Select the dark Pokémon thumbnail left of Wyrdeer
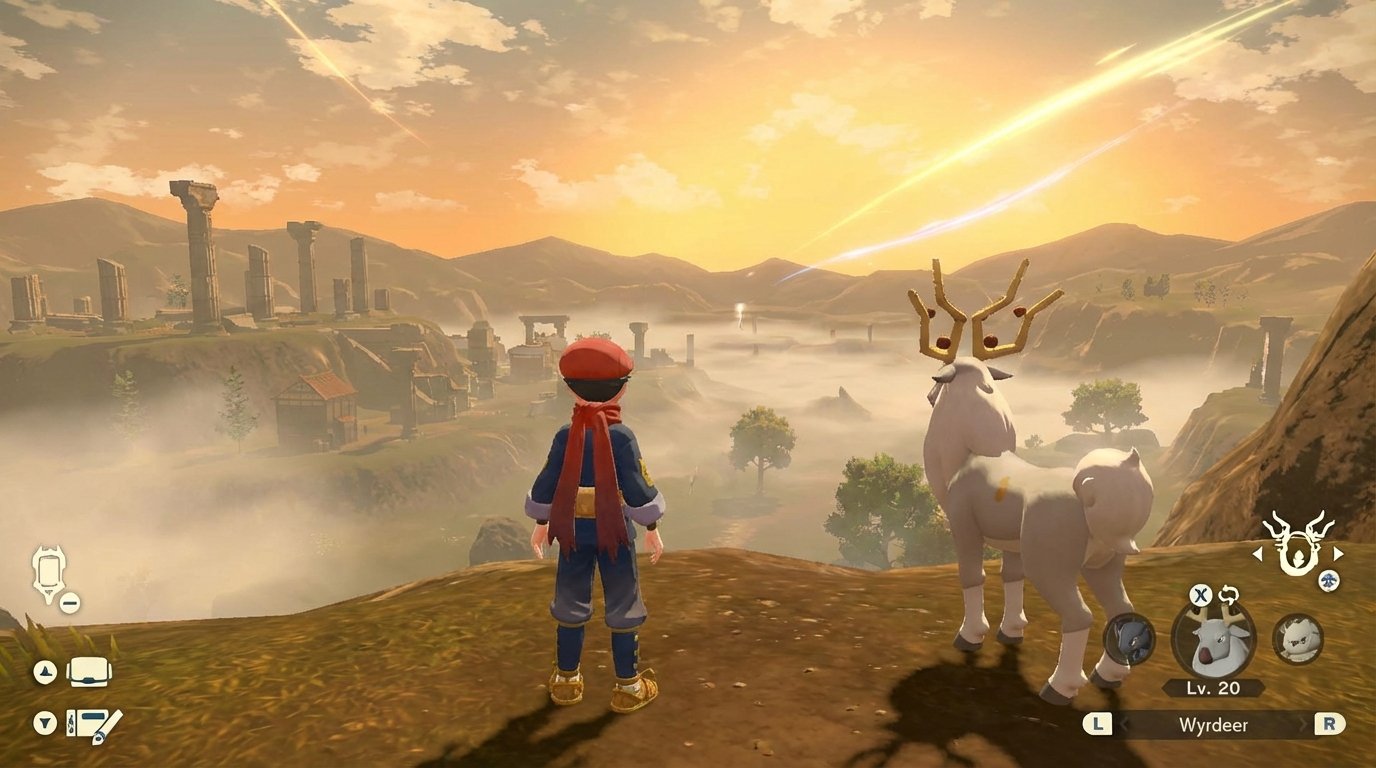Viewport: 1376px width, 768px height. 1128,639
